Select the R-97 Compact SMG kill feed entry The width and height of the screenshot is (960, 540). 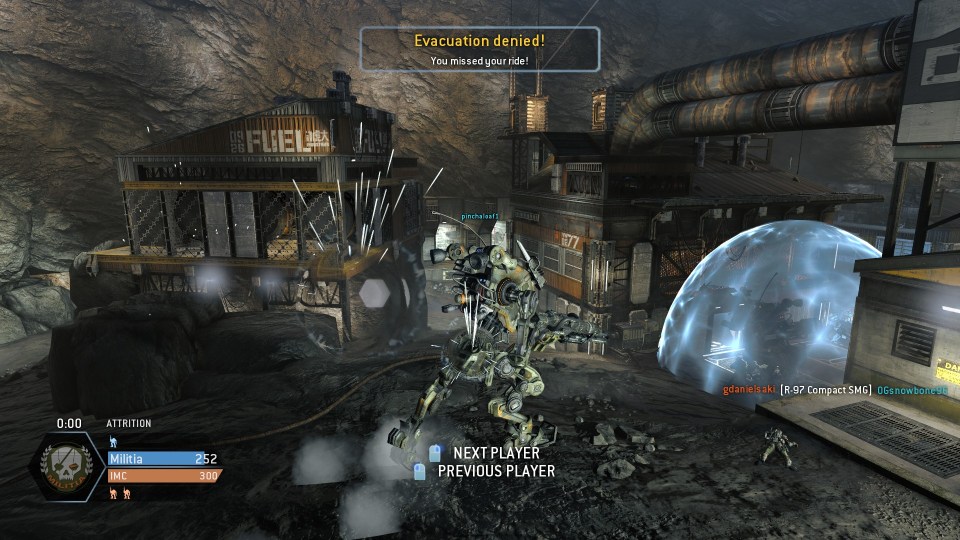[x=825, y=389]
